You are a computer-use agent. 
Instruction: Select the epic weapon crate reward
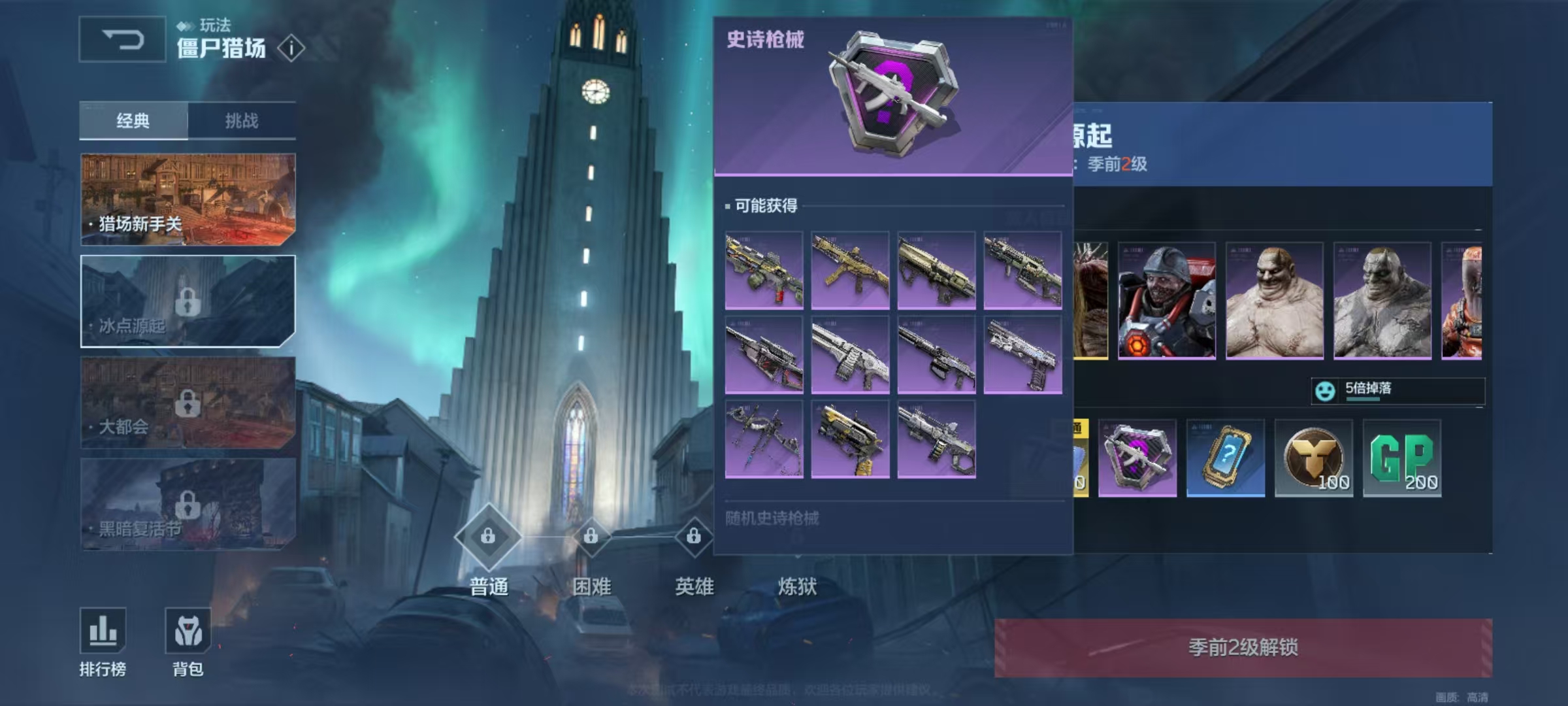pyautogui.click(x=1137, y=458)
